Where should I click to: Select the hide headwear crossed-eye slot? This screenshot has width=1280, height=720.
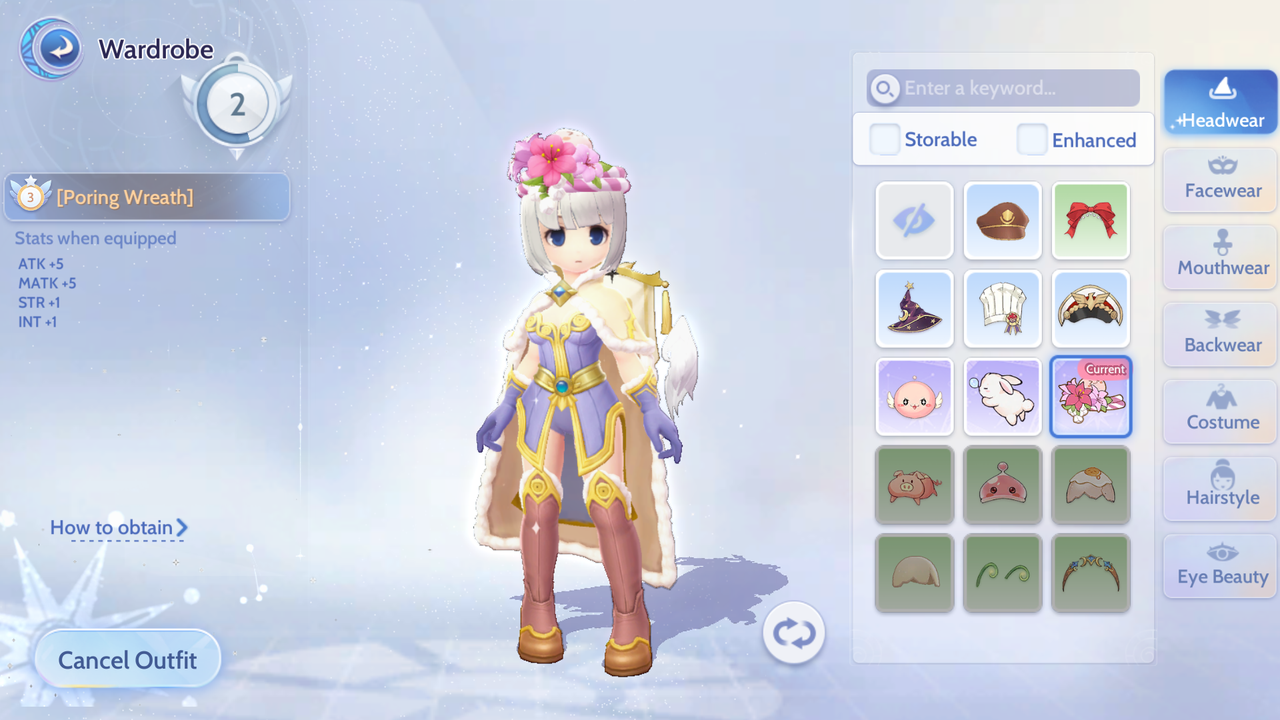click(915, 221)
